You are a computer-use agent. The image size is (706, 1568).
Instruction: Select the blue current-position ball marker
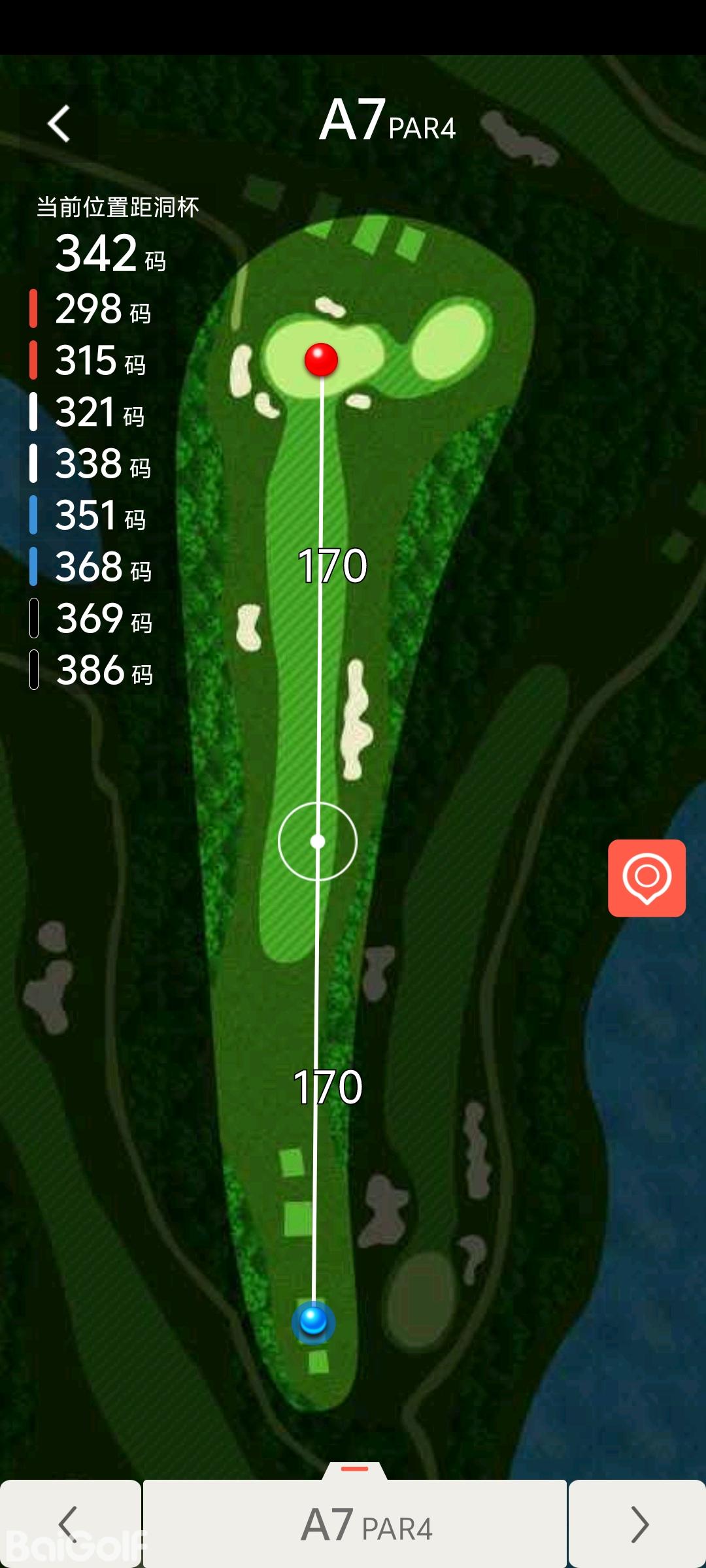[313, 1321]
